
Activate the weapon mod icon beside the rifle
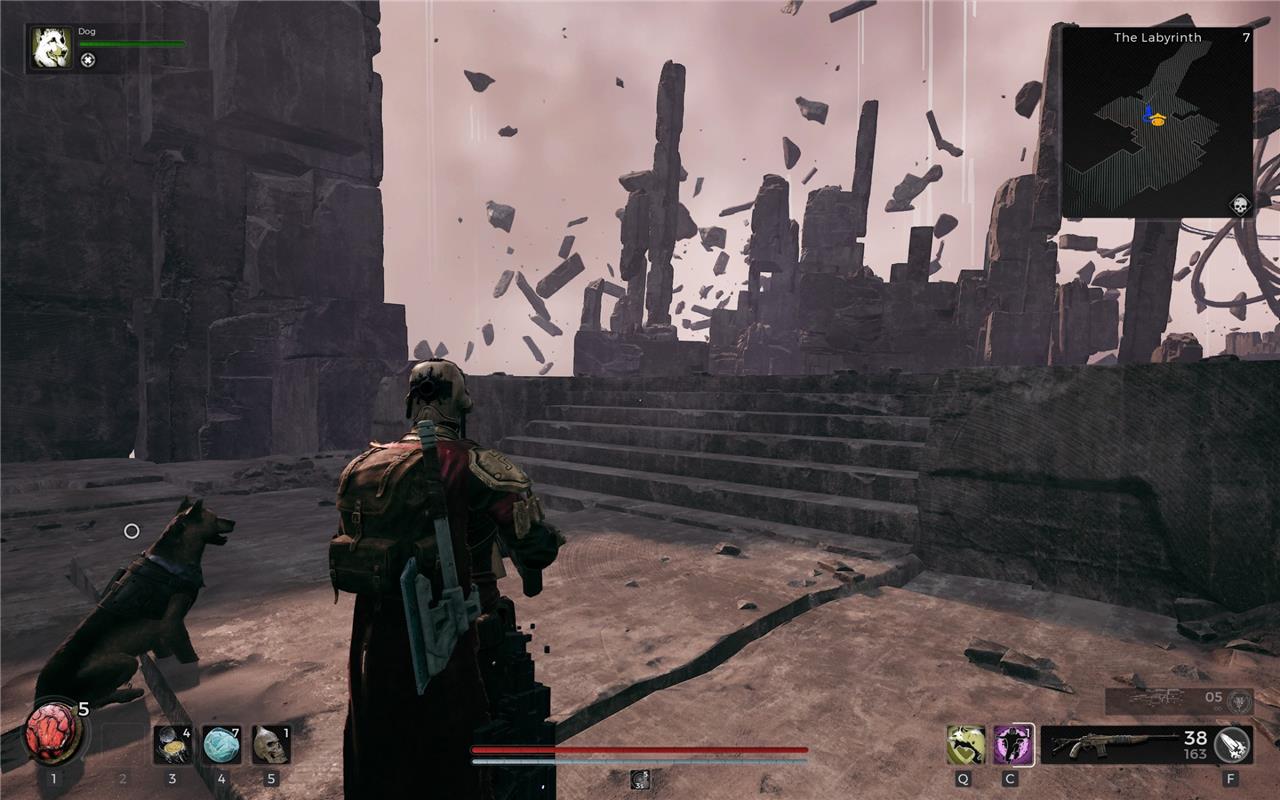(1231, 745)
